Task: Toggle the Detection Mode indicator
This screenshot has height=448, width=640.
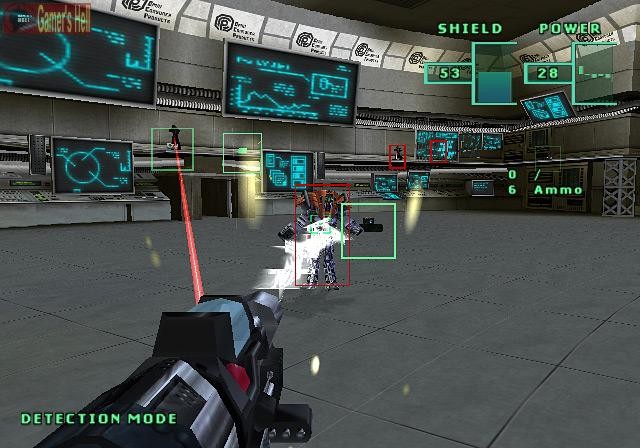Action: click(99, 418)
